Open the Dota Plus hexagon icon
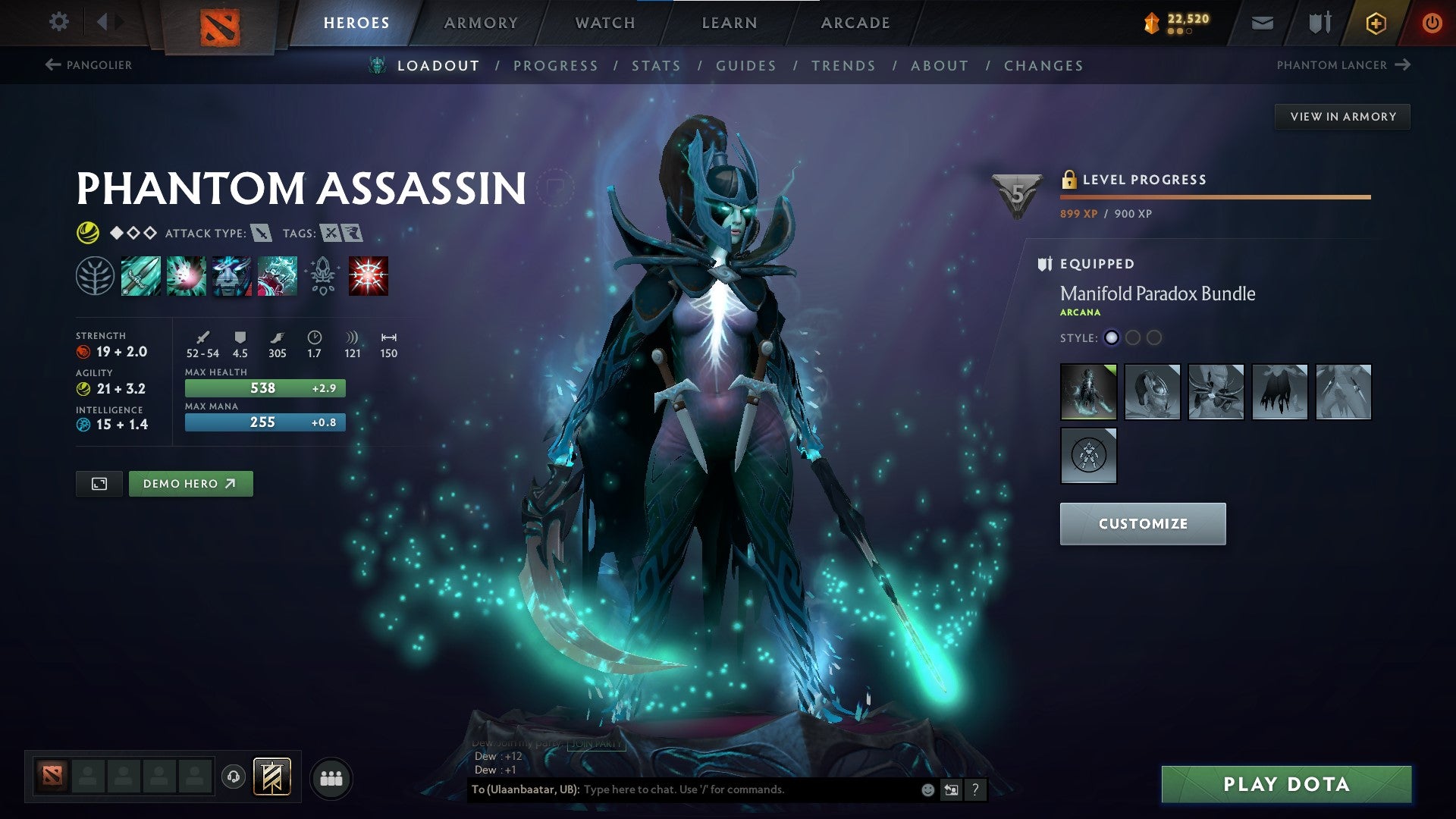 coord(1376,23)
